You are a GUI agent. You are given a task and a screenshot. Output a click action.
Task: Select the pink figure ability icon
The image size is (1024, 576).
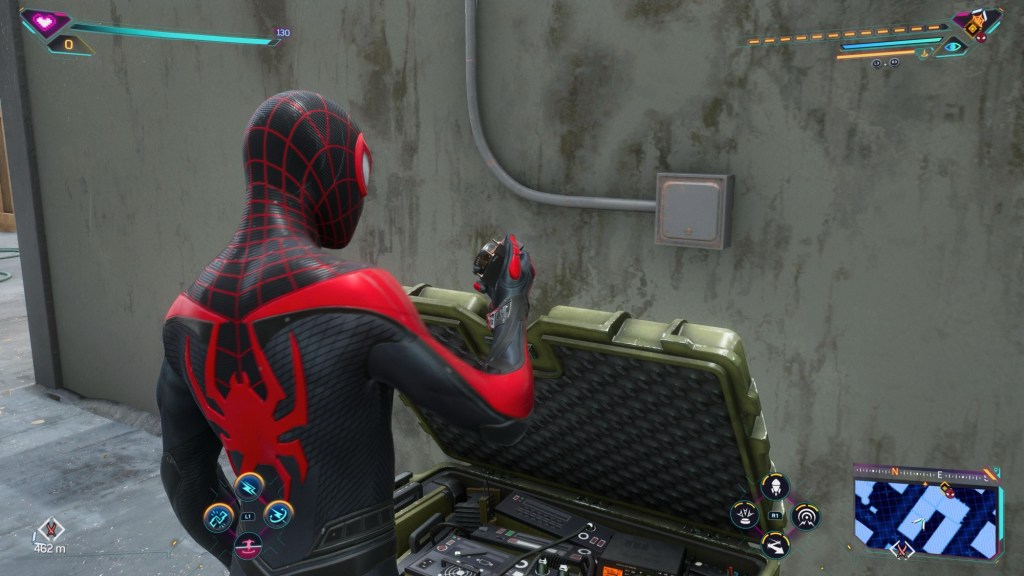pyautogui.click(x=248, y=545)
